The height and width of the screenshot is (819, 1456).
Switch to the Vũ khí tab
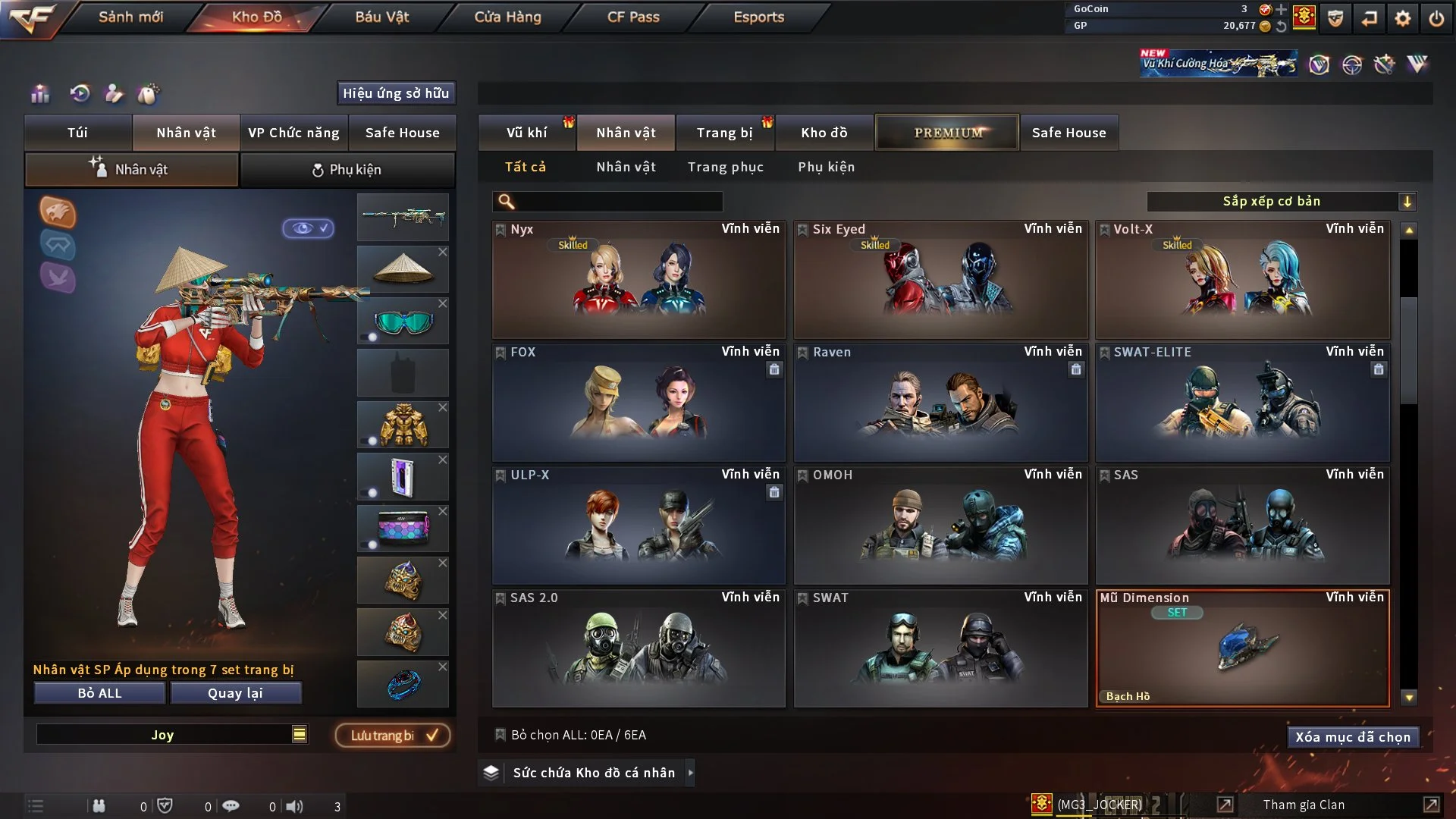526,133
